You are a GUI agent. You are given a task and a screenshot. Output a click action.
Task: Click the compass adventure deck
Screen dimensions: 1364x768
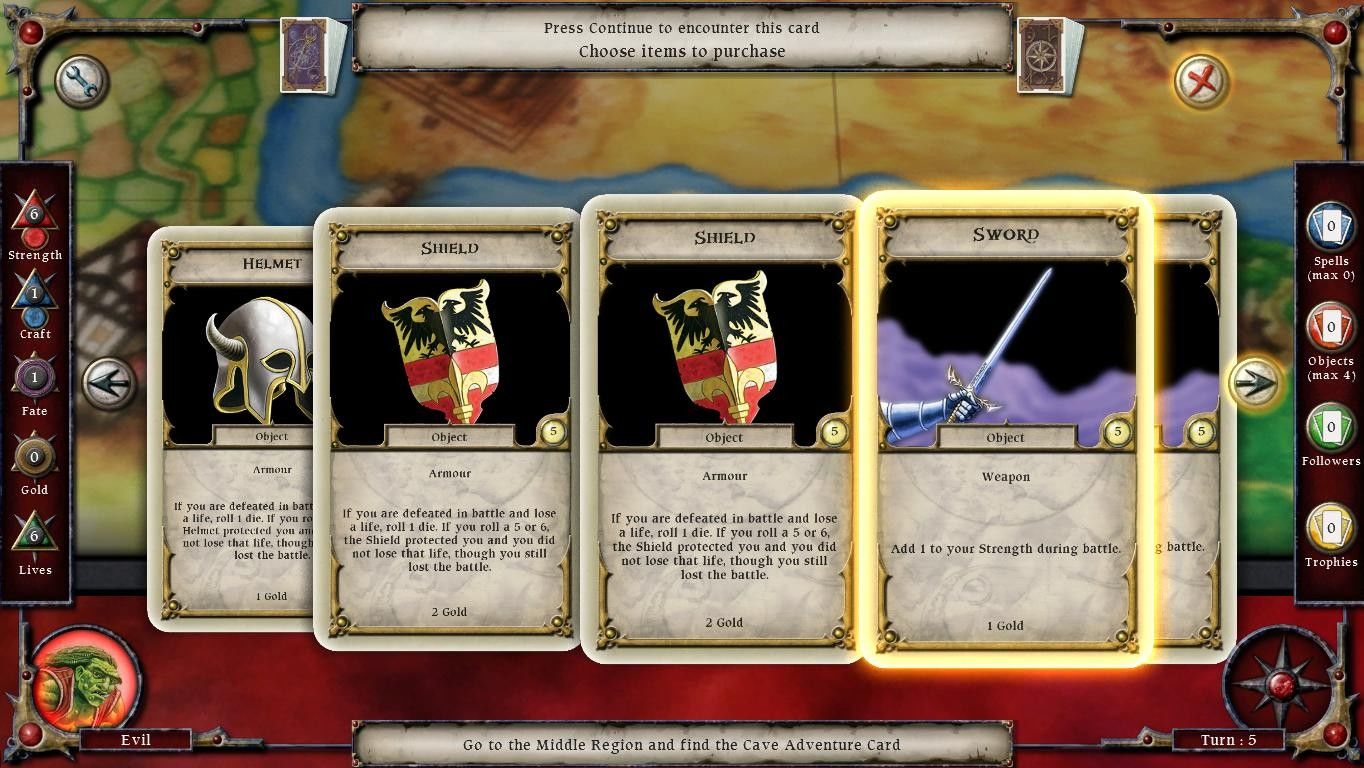coord(1048,55)
